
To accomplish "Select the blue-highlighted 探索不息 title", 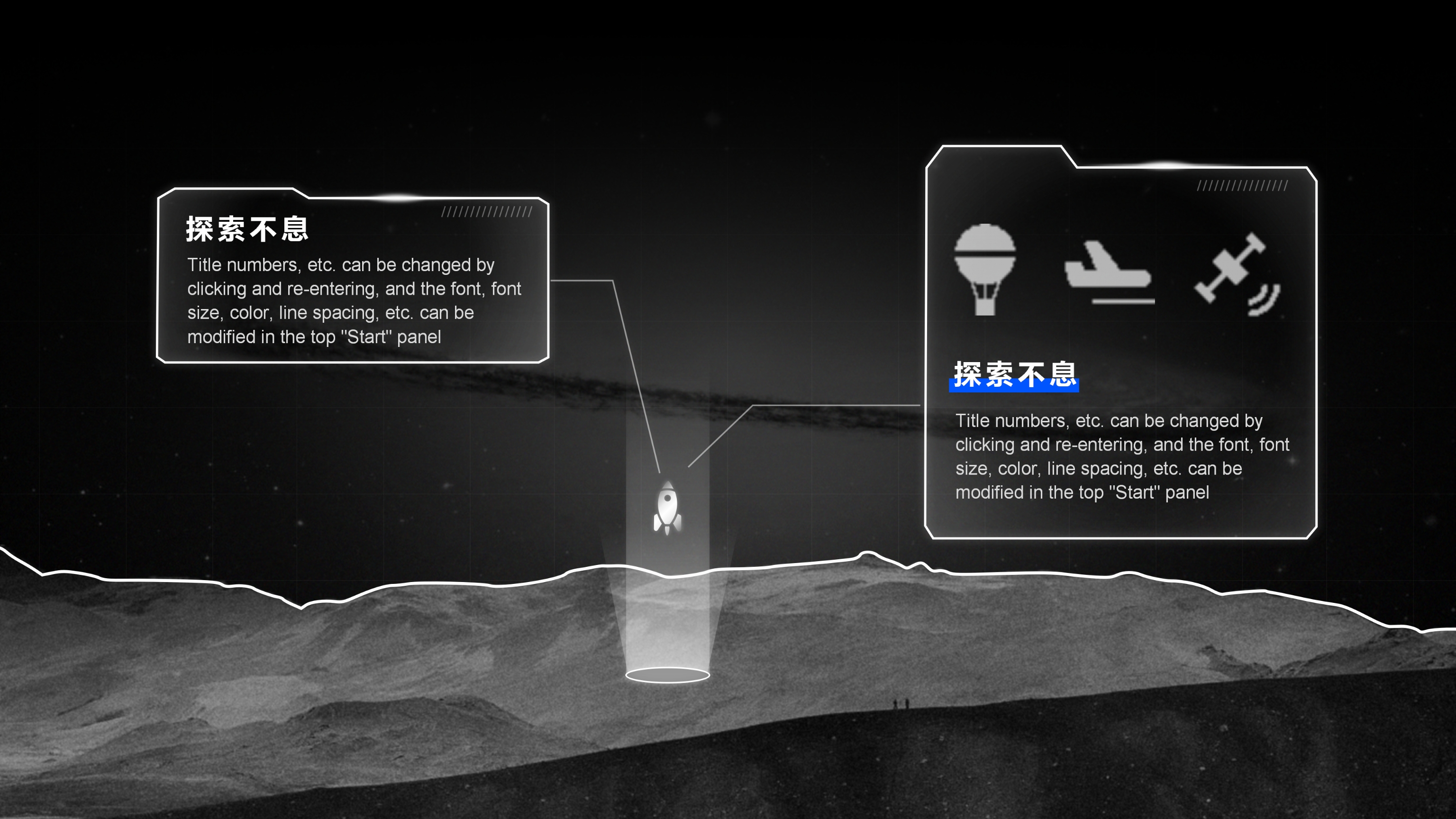I will tap(1015, 375).
